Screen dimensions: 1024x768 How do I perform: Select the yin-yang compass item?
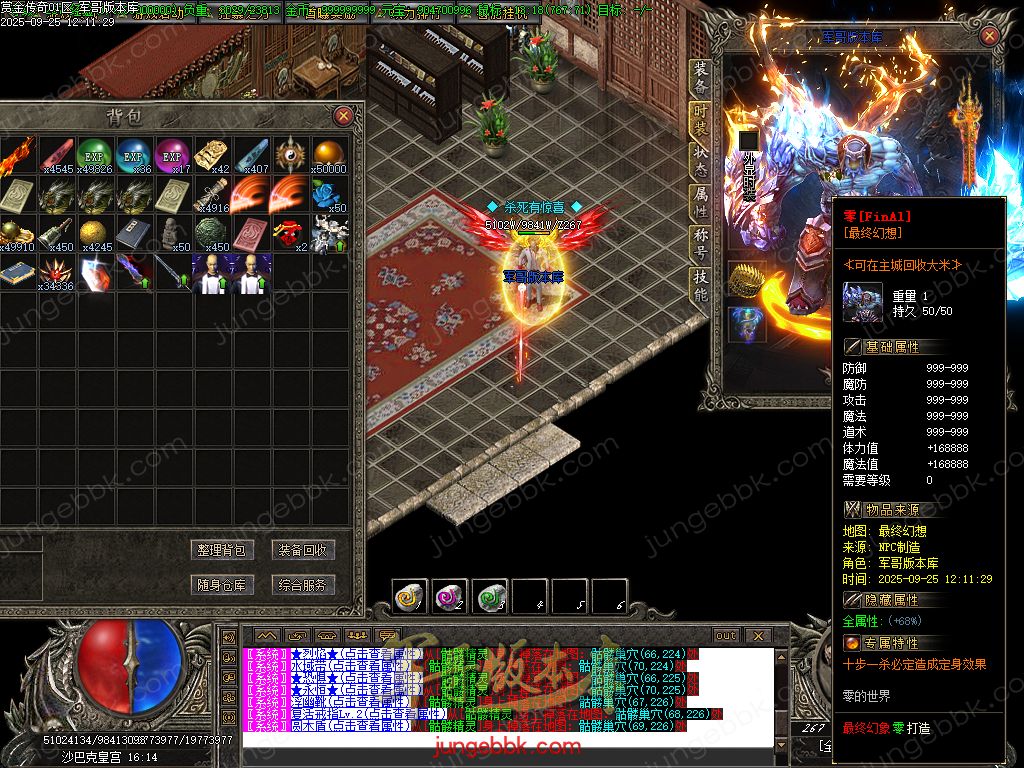(290, 155)
